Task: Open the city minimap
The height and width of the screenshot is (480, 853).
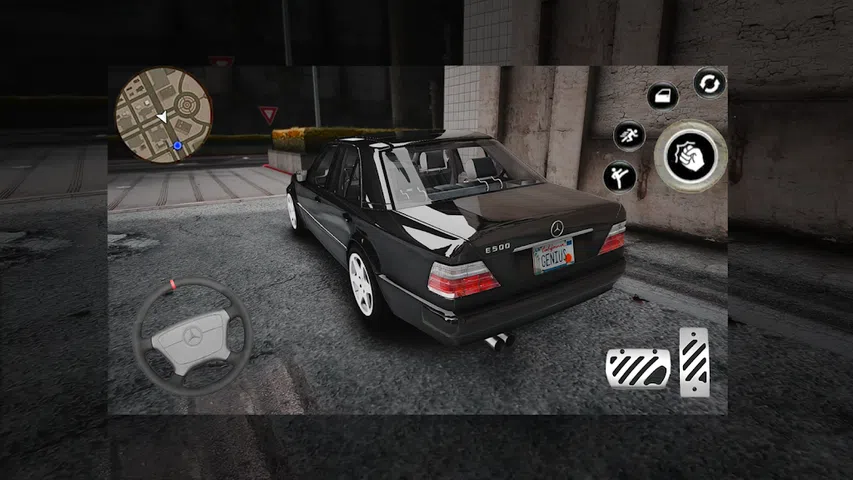Action: [x=163, y=115]
